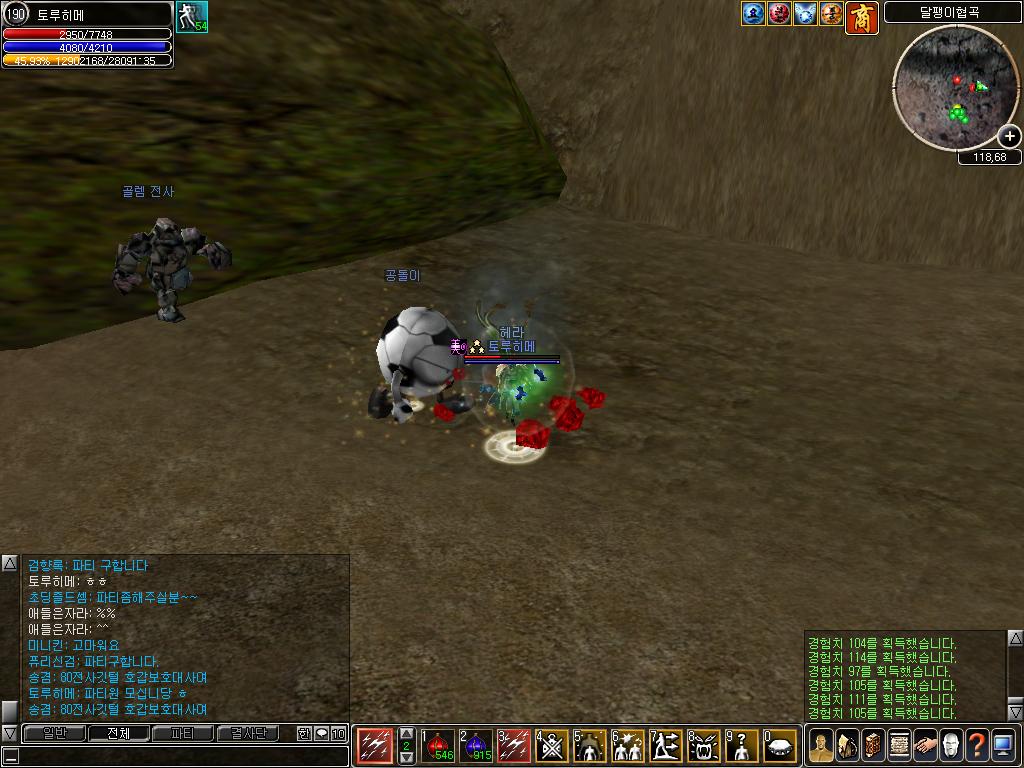Switch to the 일반 chat tab
The width and height of the screenshot is (1024, 768).
pos(54,733)
